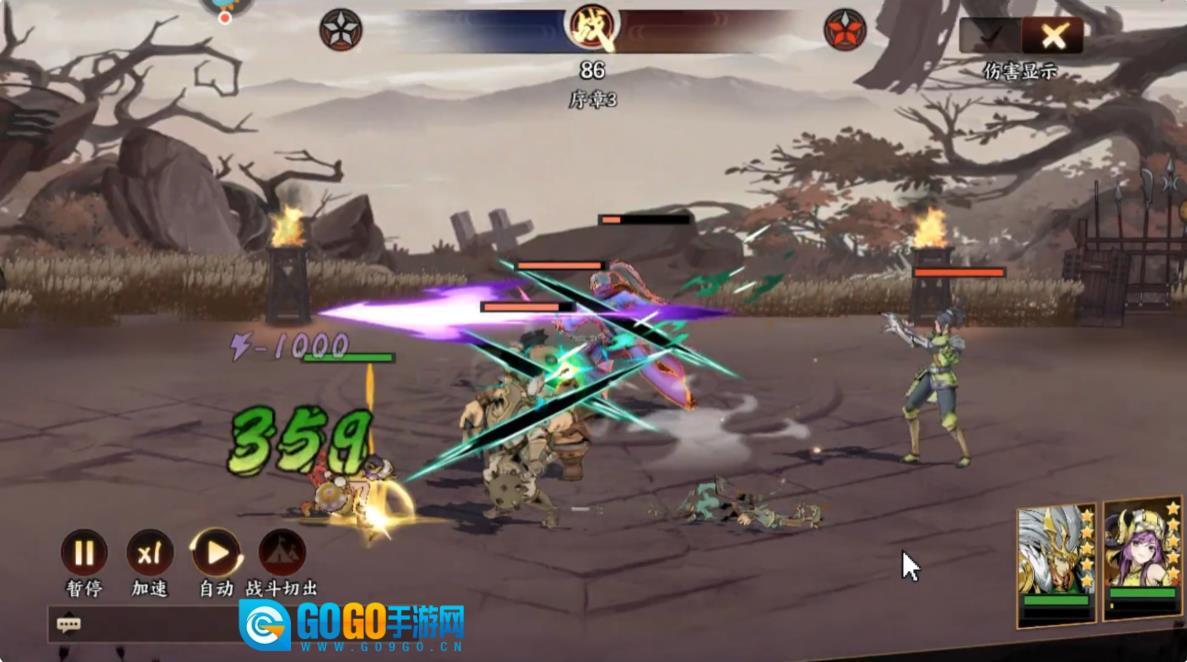Select the purple-haired hero portrait card
Image resolution: width=1187 pixels, height=662 pixels.
pyautogui.click(x=1143, y=561)
